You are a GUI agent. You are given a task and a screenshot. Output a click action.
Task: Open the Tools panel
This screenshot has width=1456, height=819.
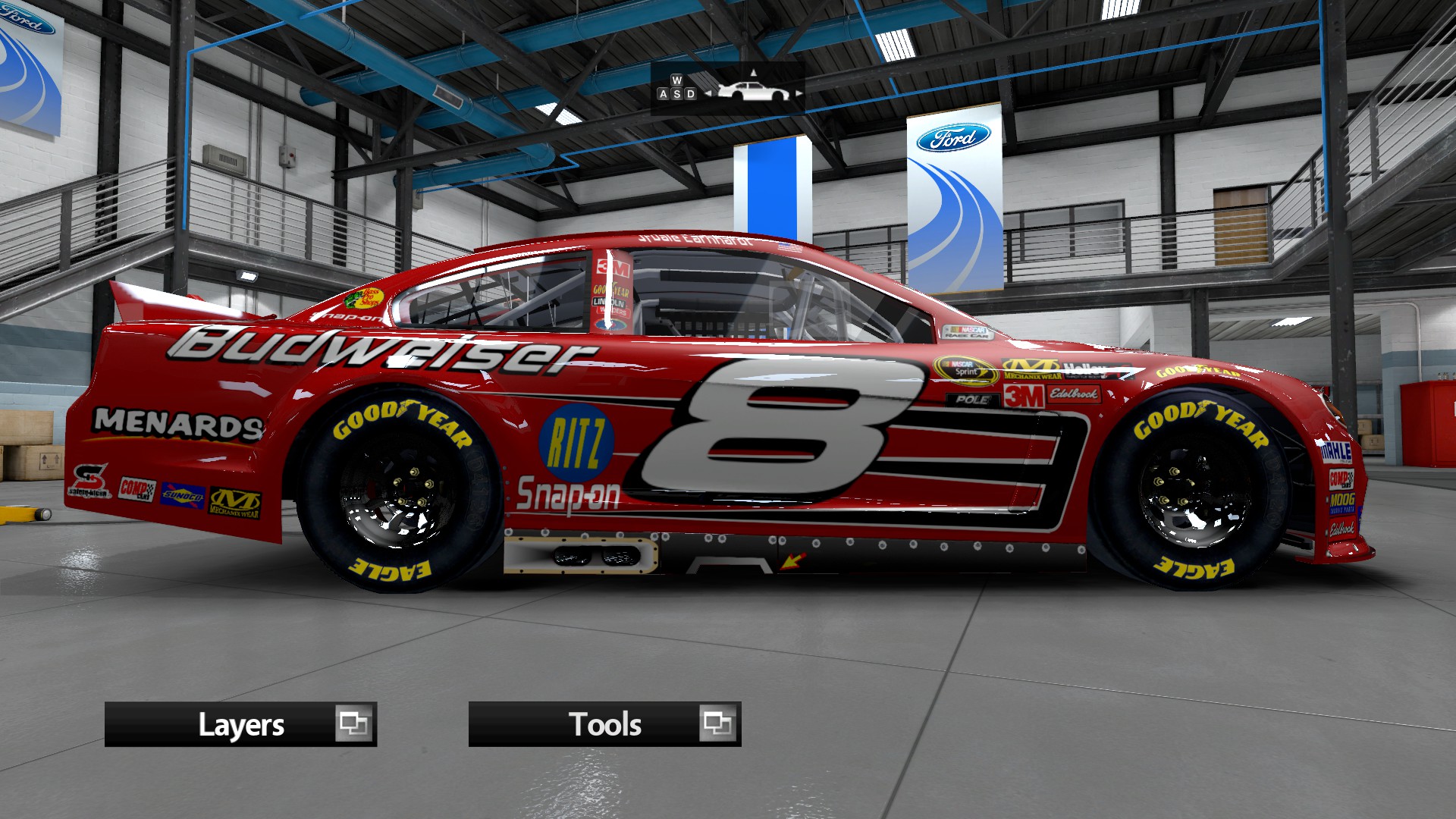coord(604,724)
